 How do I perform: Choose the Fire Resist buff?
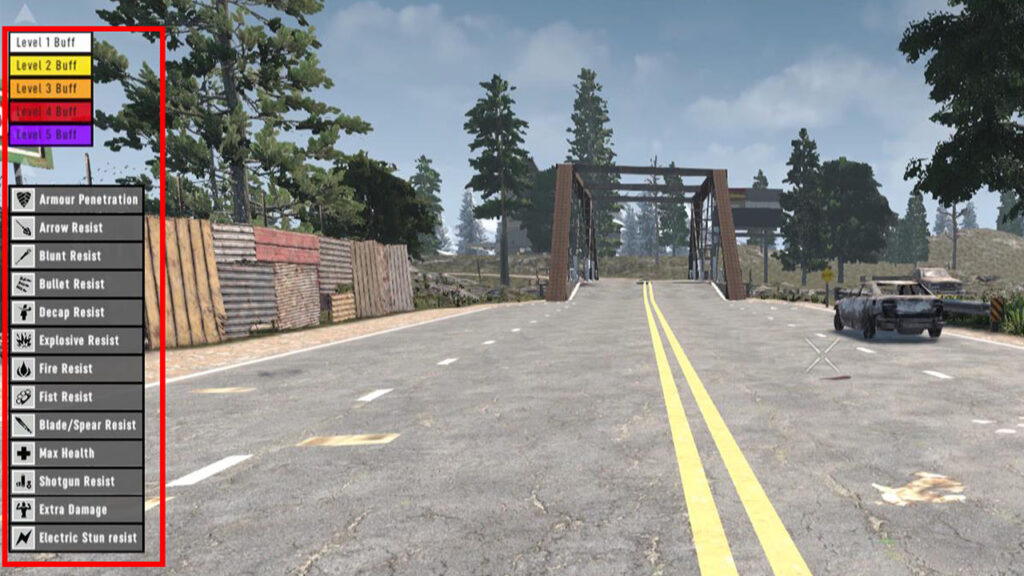(x=76, y=368)
